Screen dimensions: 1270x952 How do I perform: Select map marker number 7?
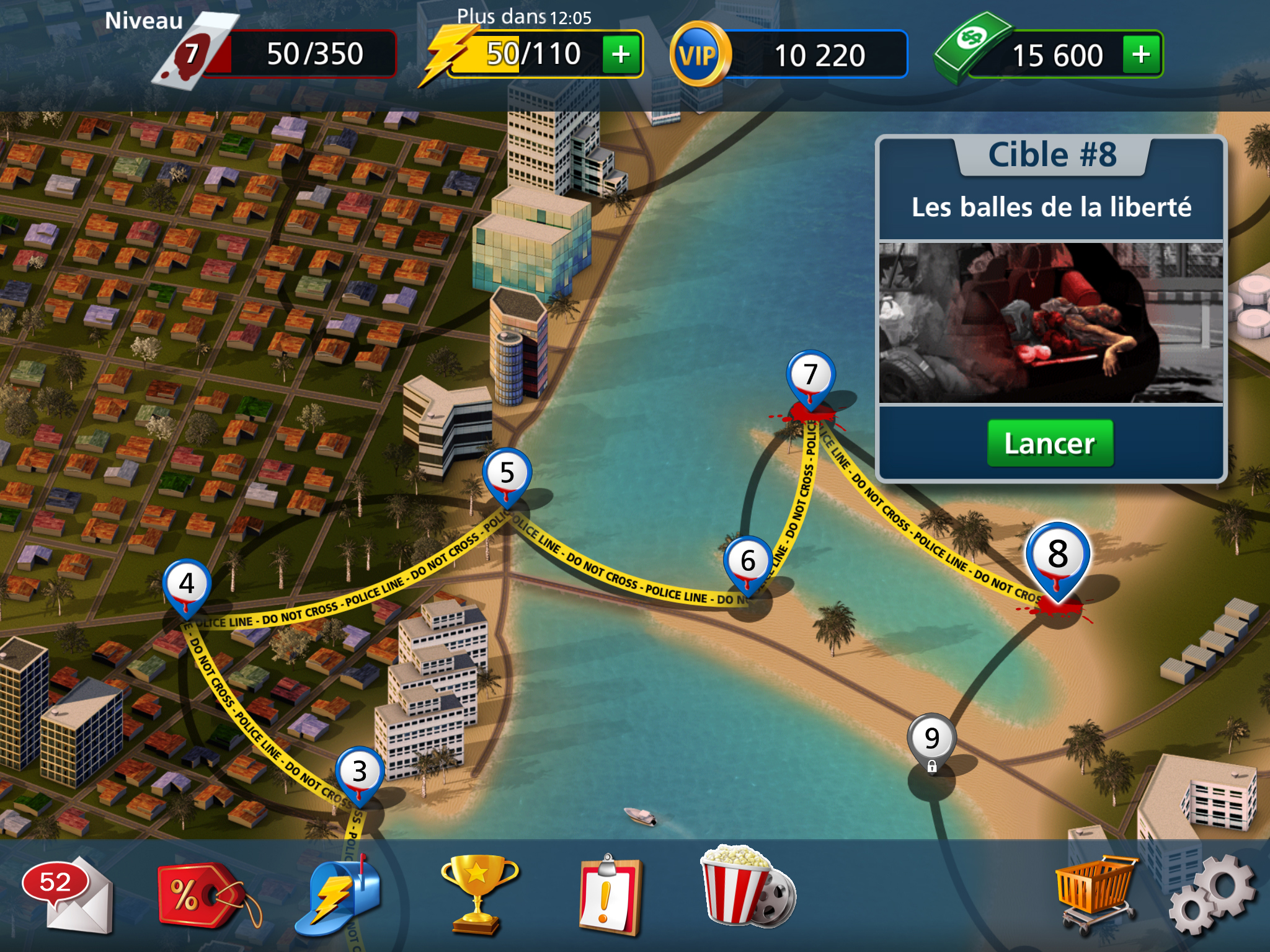click(810, 377)
